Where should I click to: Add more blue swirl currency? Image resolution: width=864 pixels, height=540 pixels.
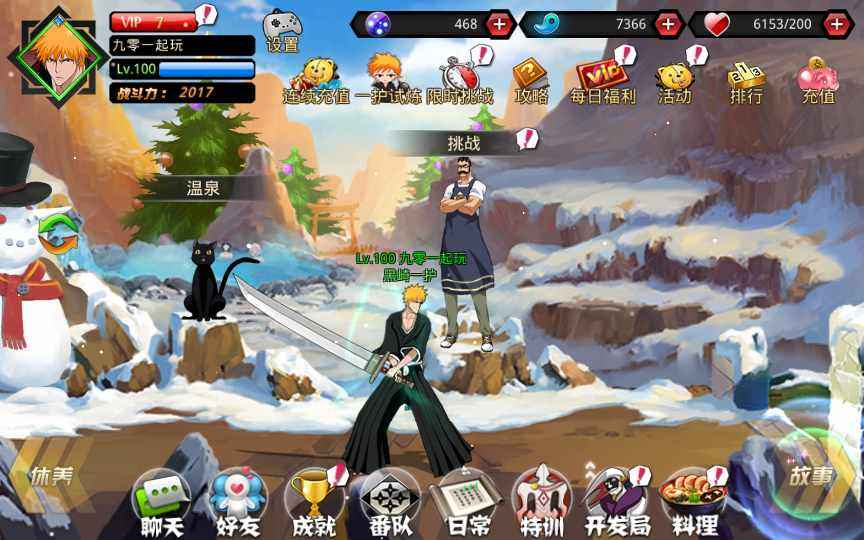pos(668,24)
